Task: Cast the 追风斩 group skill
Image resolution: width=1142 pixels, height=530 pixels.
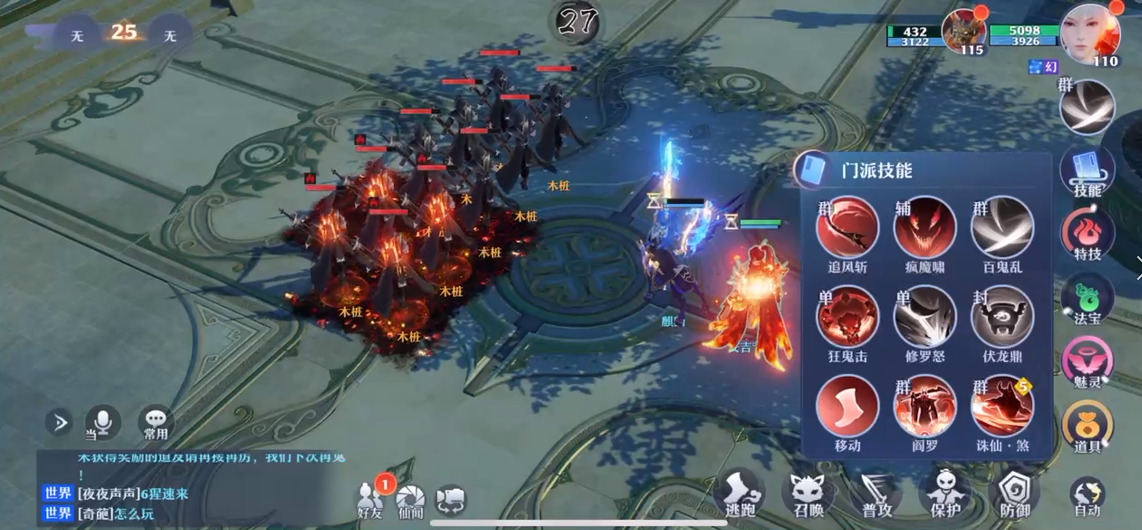Action: [847, 228]
